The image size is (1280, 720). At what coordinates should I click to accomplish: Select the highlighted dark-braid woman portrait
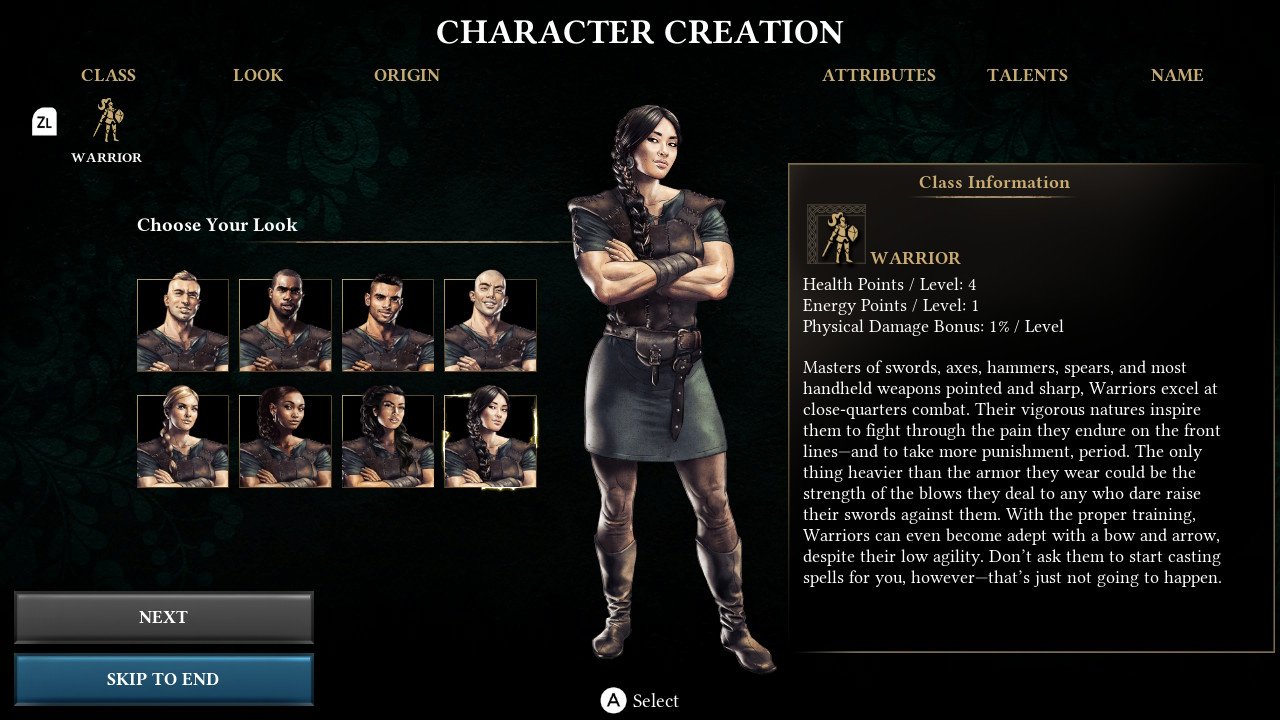pos(490,441)
